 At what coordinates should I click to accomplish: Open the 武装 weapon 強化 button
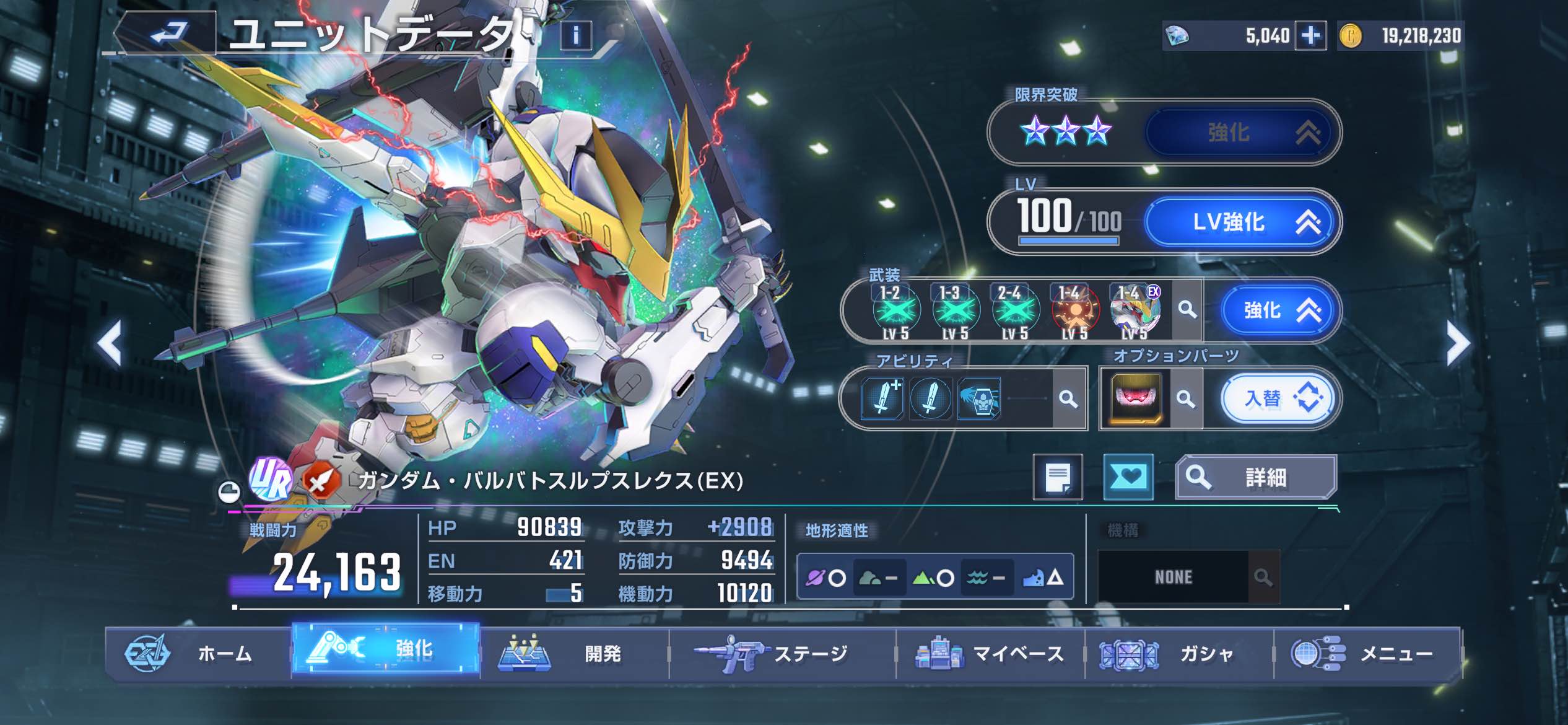tap(1279, 310)
